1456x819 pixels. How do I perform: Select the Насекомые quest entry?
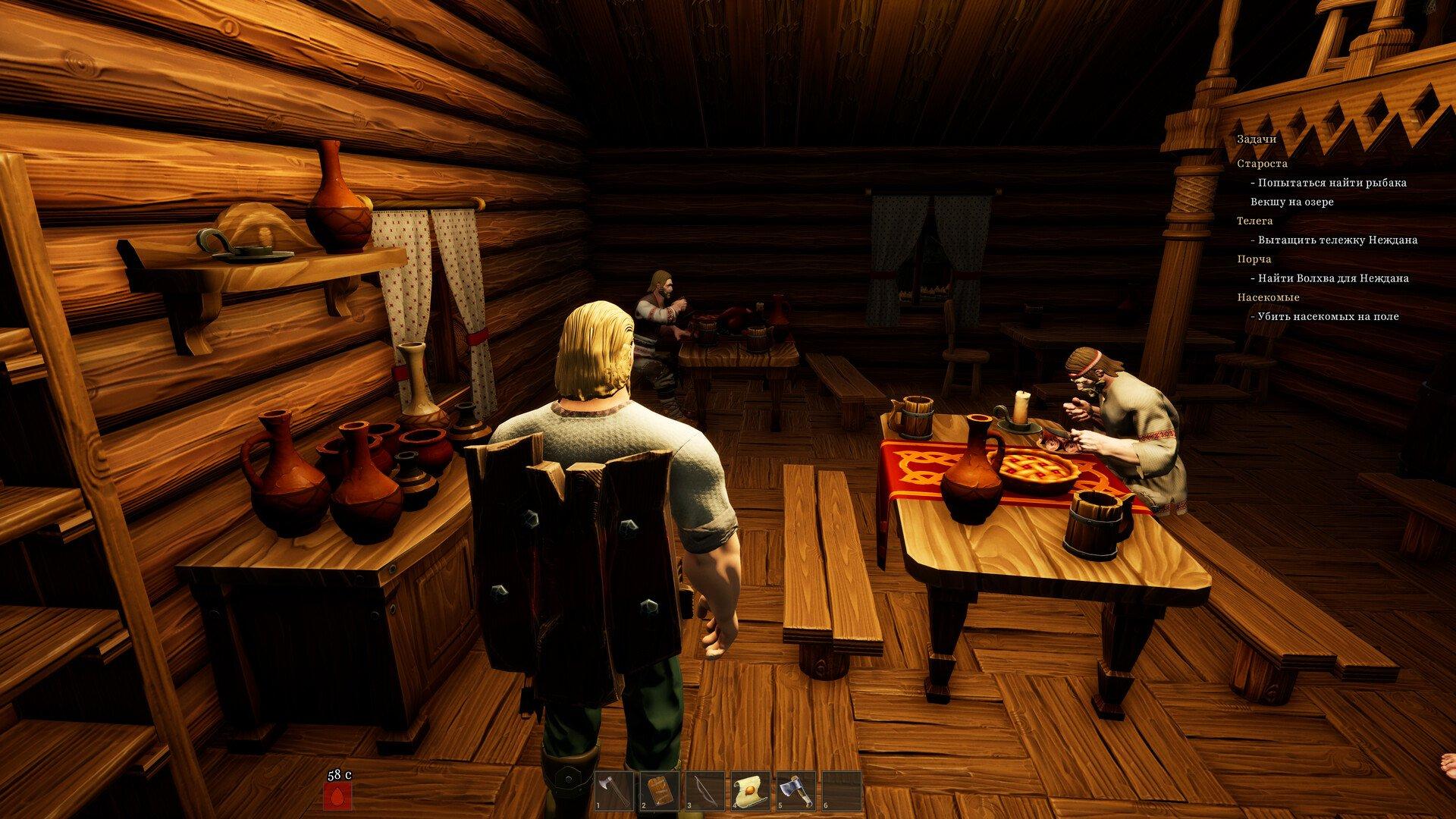point(1268,297)
